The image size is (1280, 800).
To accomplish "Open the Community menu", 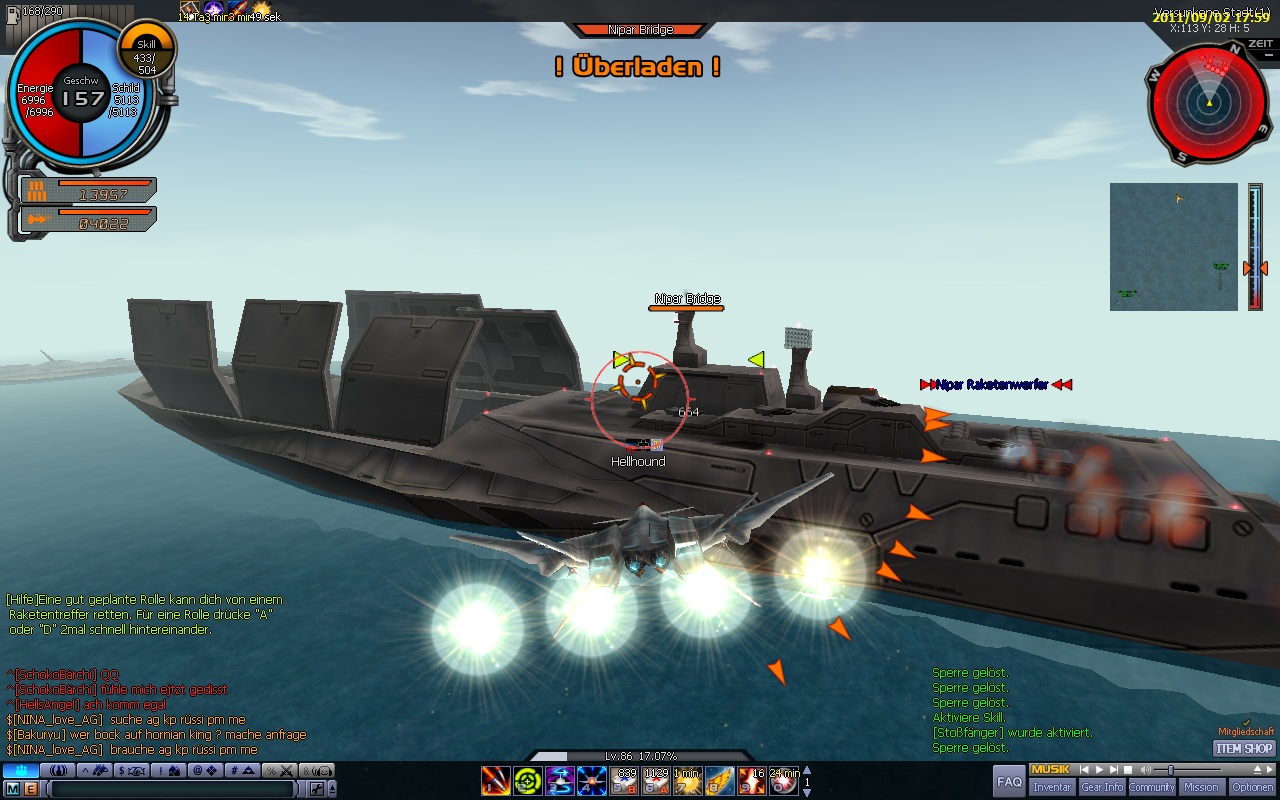I will coord(1151,787).
